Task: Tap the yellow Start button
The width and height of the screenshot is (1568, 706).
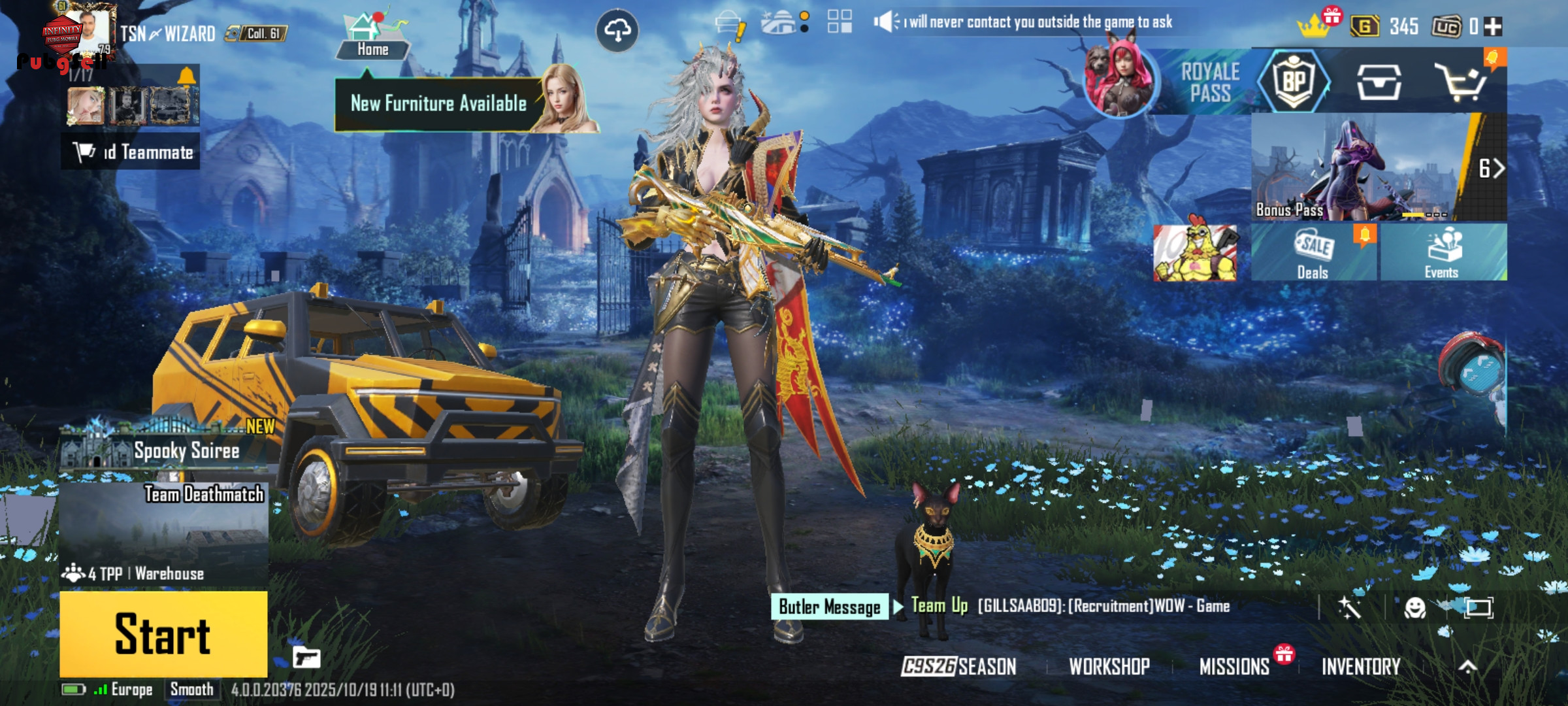Action: (x=163, y=633)
